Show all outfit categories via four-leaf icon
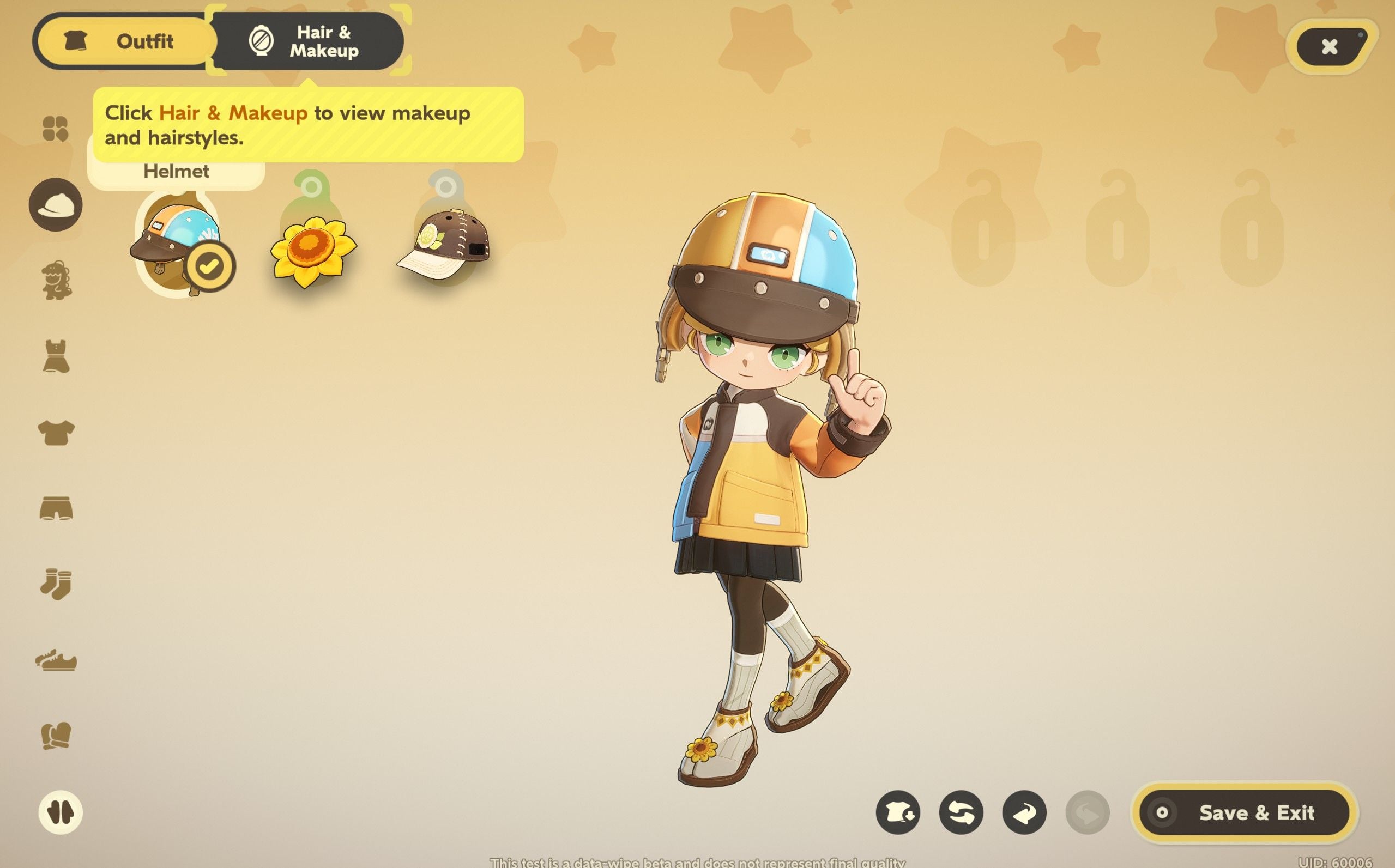The width and height of the screenshot is (1395, 868). (56, 129)
